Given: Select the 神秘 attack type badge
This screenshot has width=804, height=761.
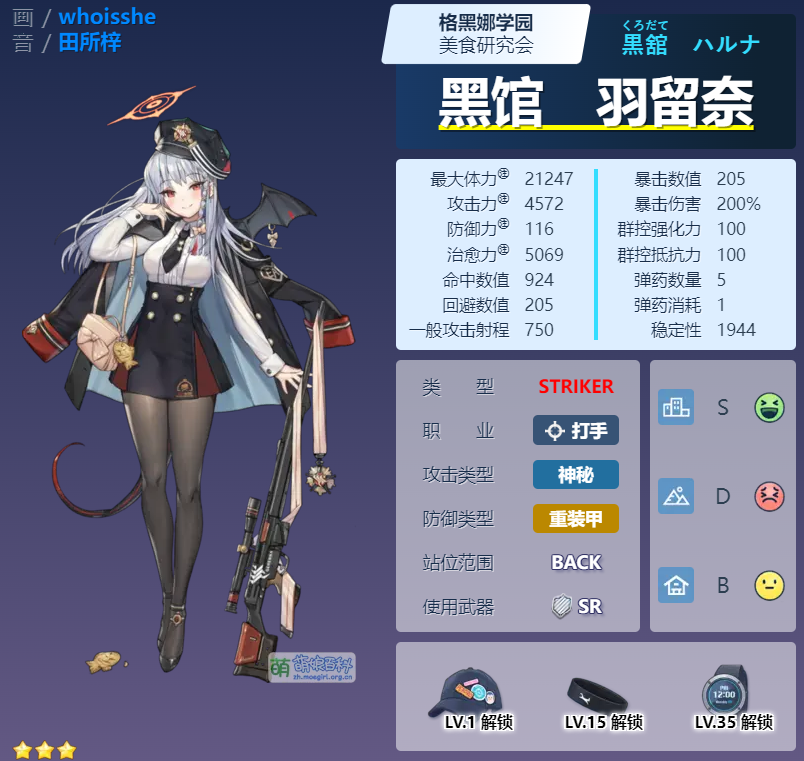Looking at the screenshot, I should (x=576, y=474).
